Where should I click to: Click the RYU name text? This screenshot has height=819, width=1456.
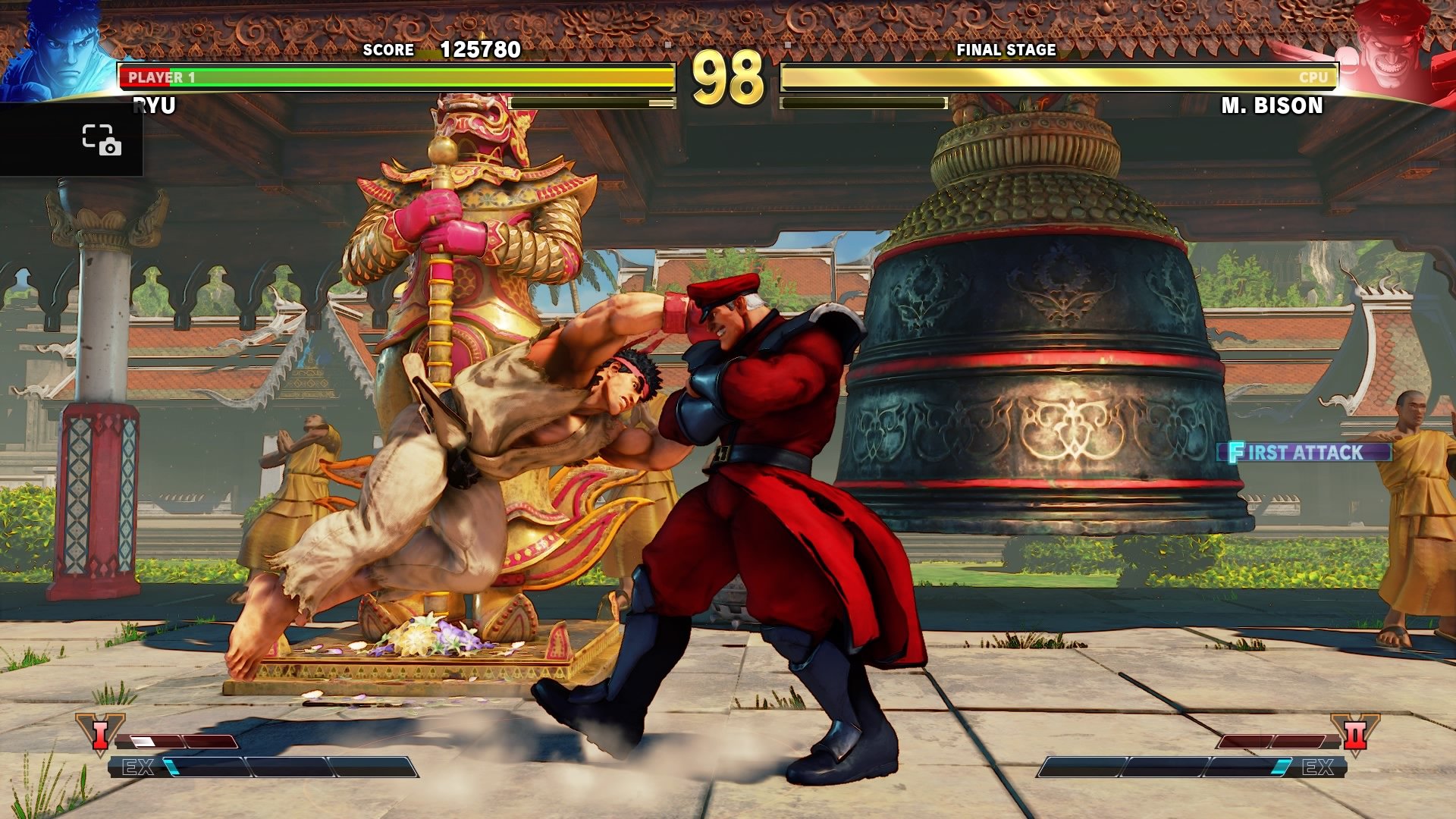click(155, 105)
